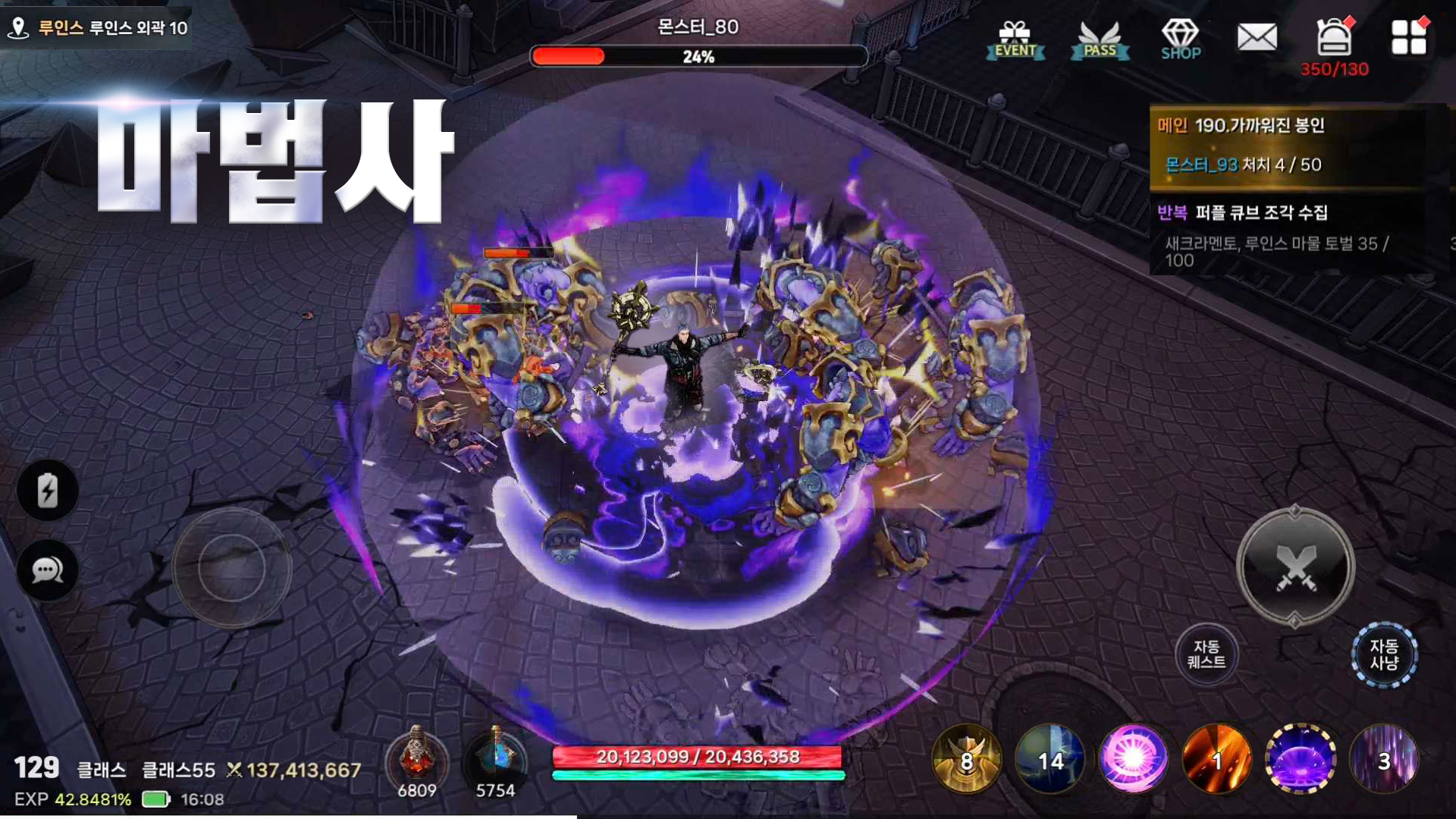Viewport: 1456px width, 819px height.
Task: Open the four-square main menu grid
Action: tap(1408, 37)
